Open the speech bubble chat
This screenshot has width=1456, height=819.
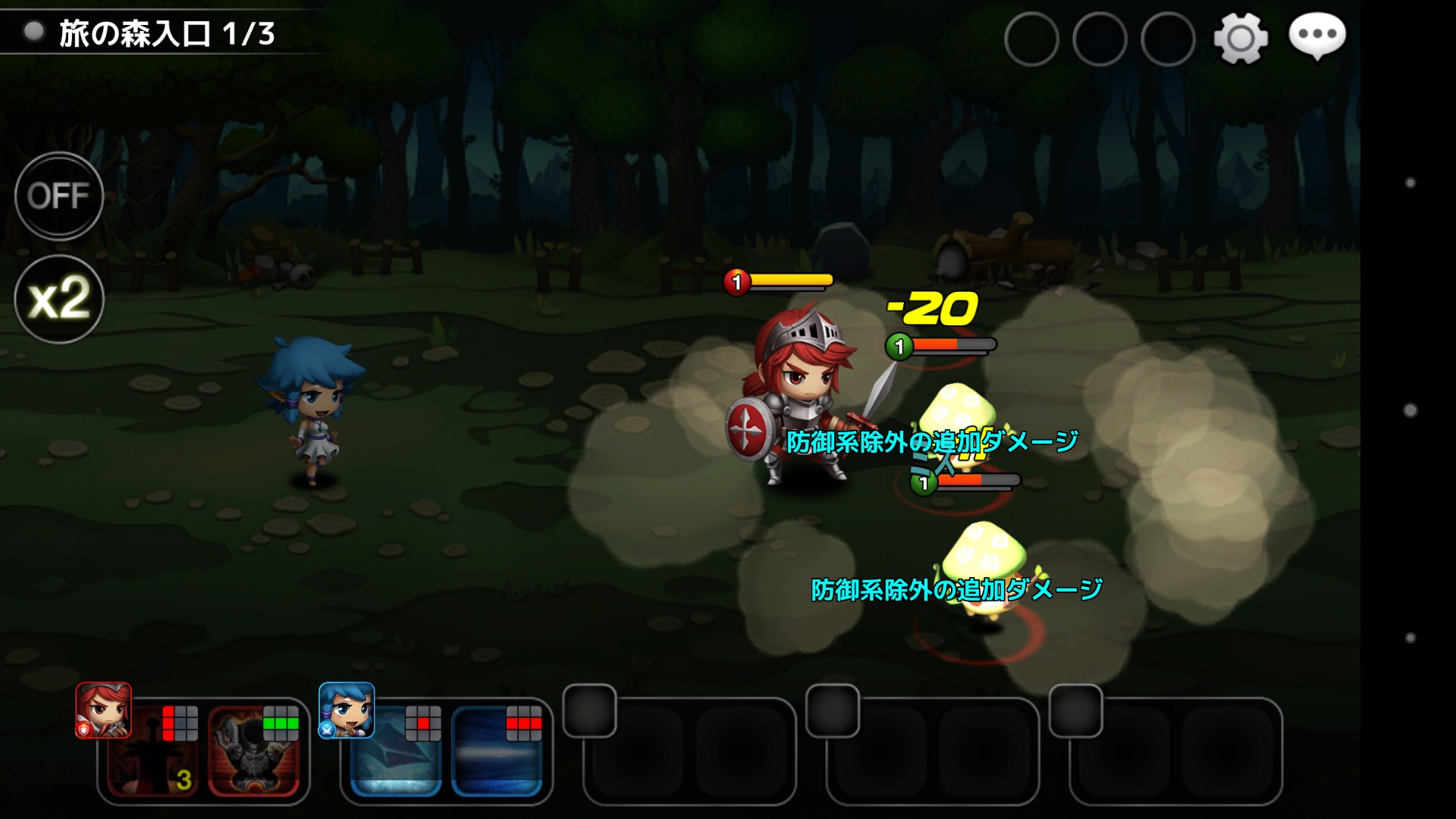point(1317,36)
